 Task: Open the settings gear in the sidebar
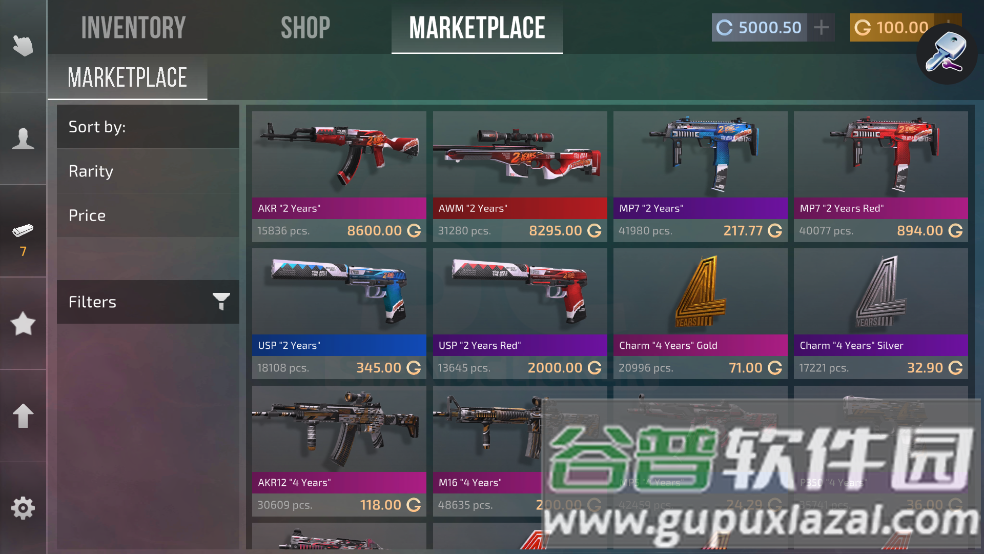[23, 508]
